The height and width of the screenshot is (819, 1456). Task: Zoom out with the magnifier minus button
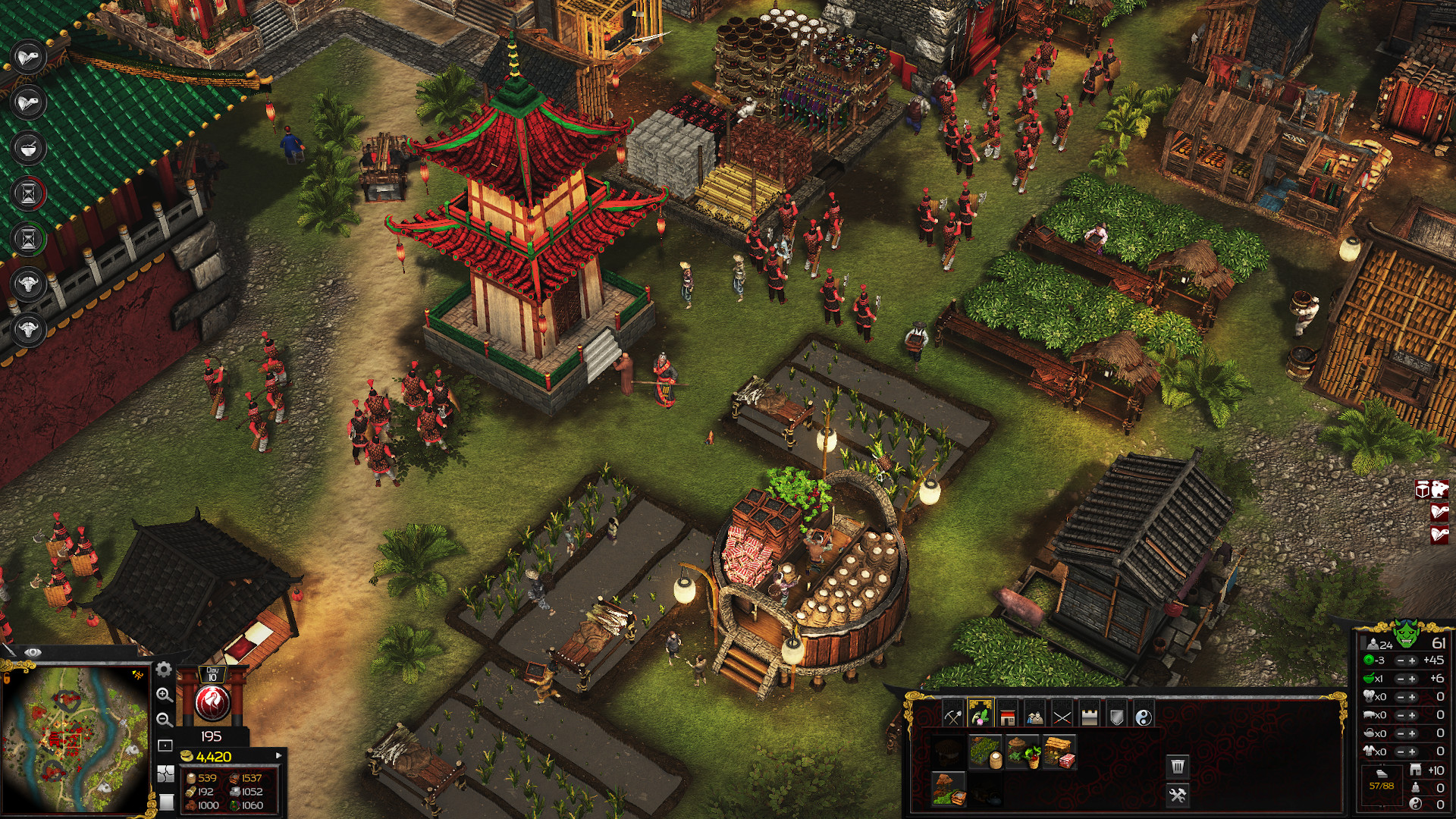pos(164,719)
